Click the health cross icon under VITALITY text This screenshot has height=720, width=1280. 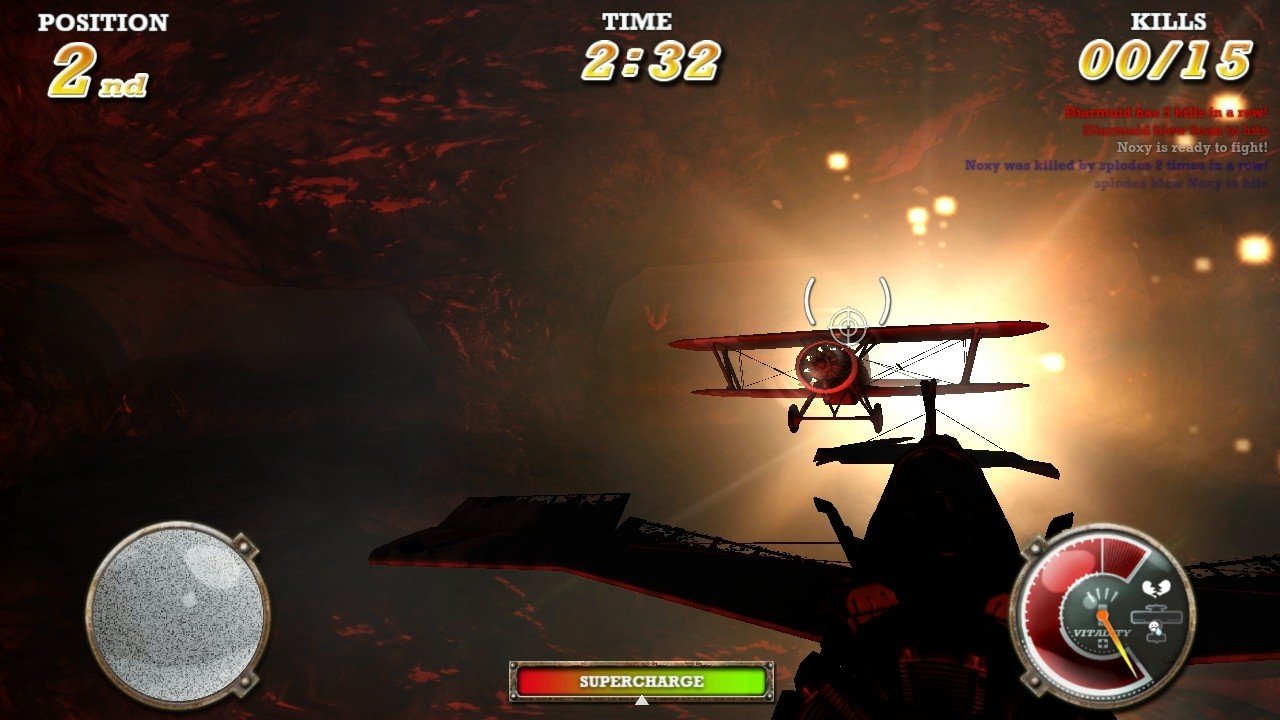point(1104,644)
